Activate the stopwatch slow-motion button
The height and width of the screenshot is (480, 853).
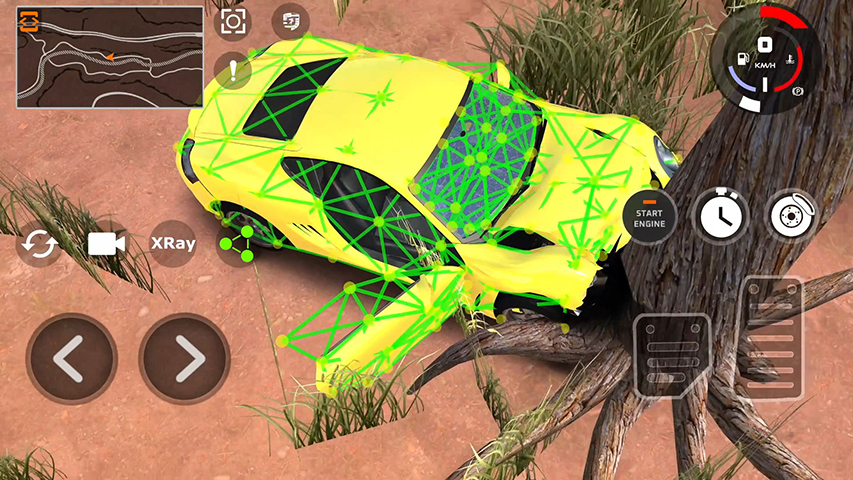[x=722, y=214]
